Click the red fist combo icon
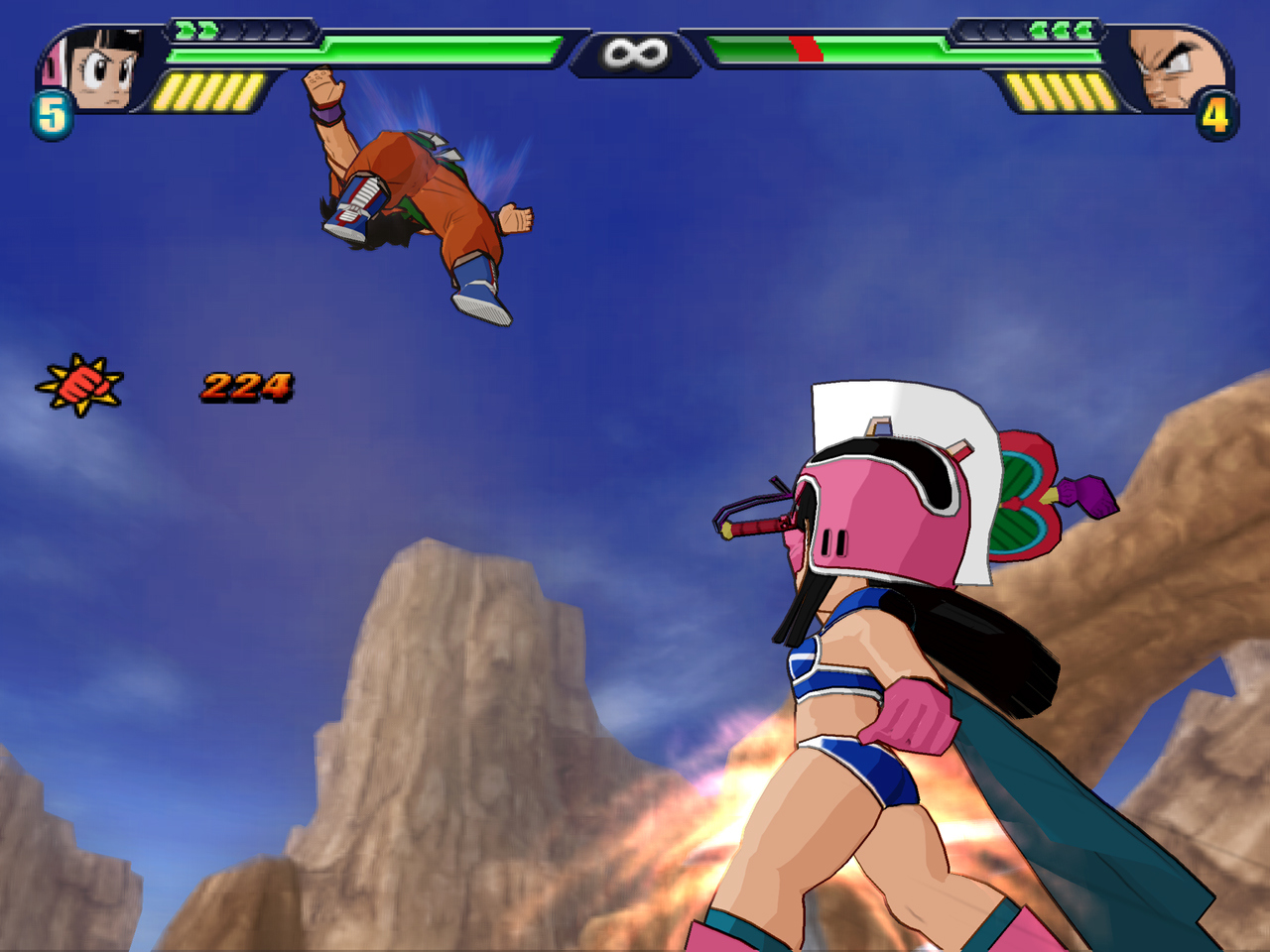 (x=80, y=385)
